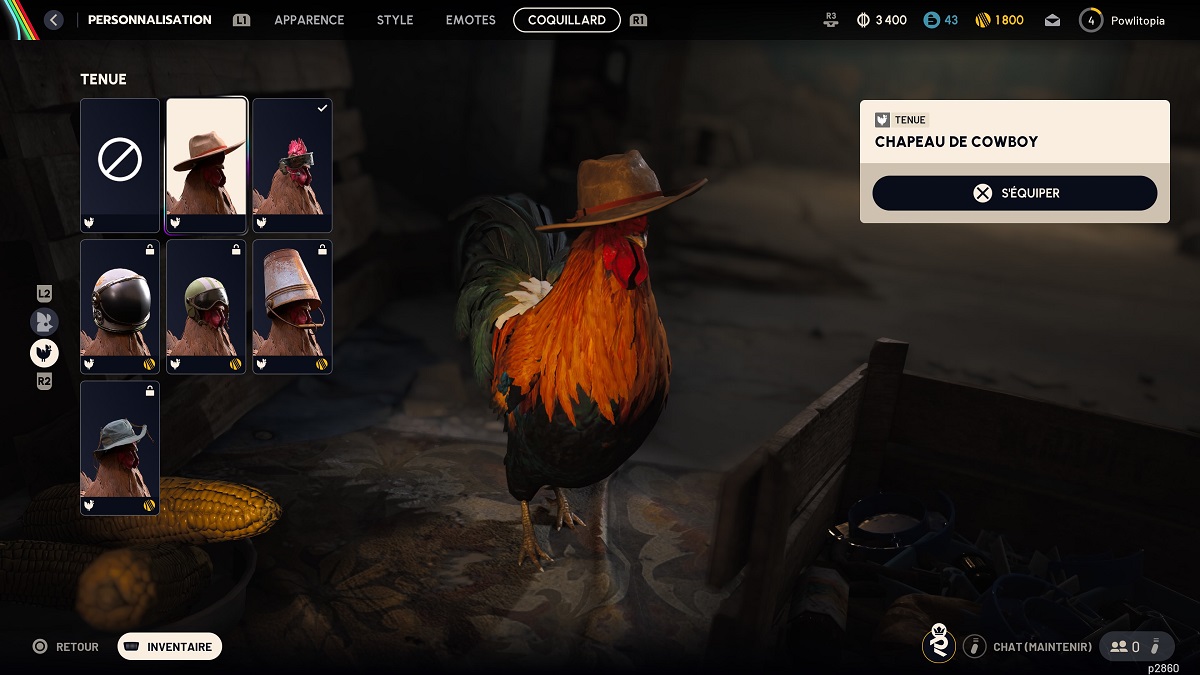Open the Inventaire button
The height and width of the screenshot is (675, 1200).
tap(170, 647)
